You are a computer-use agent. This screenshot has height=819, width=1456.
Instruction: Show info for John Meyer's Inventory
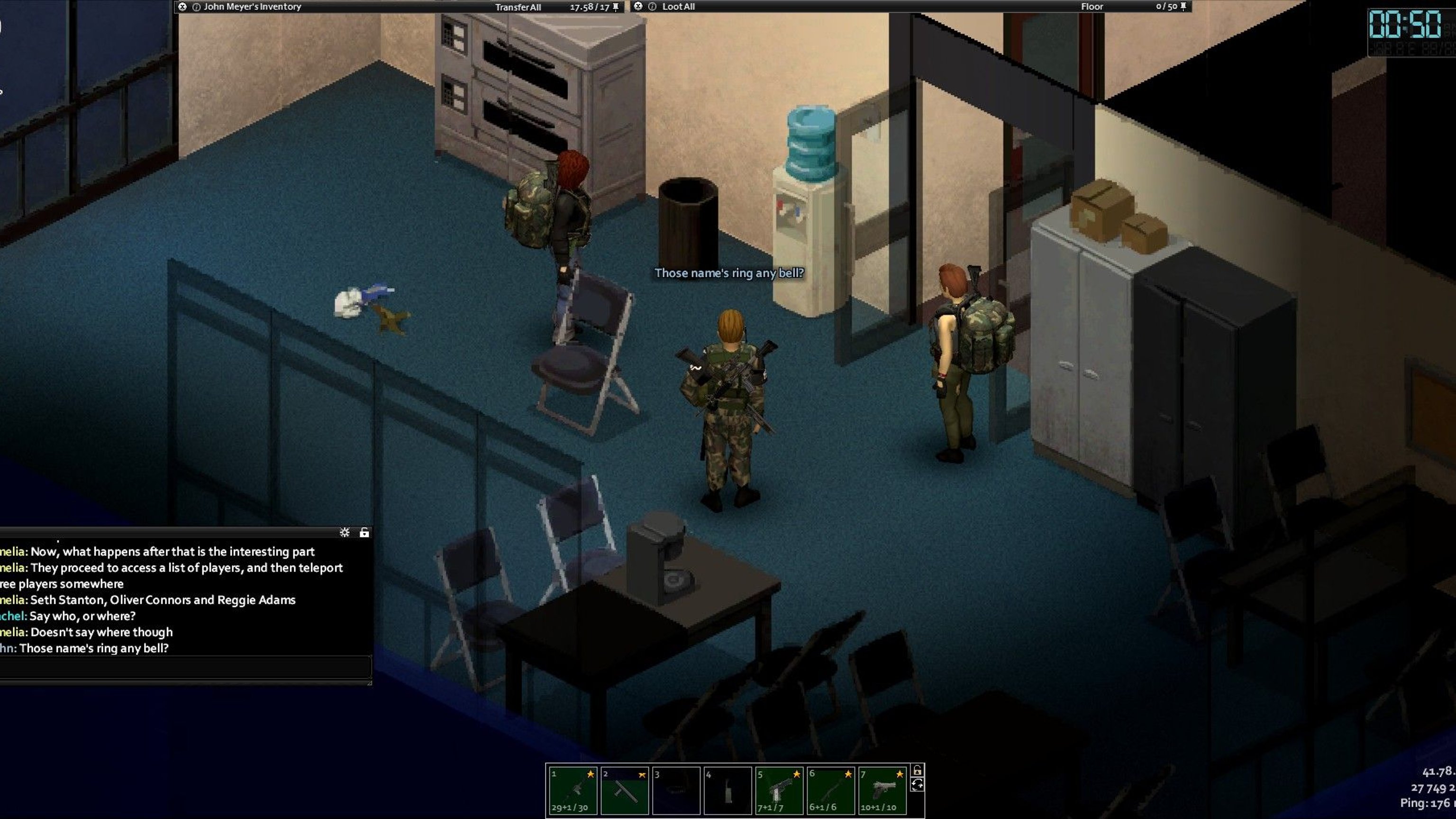click(197, 8)
